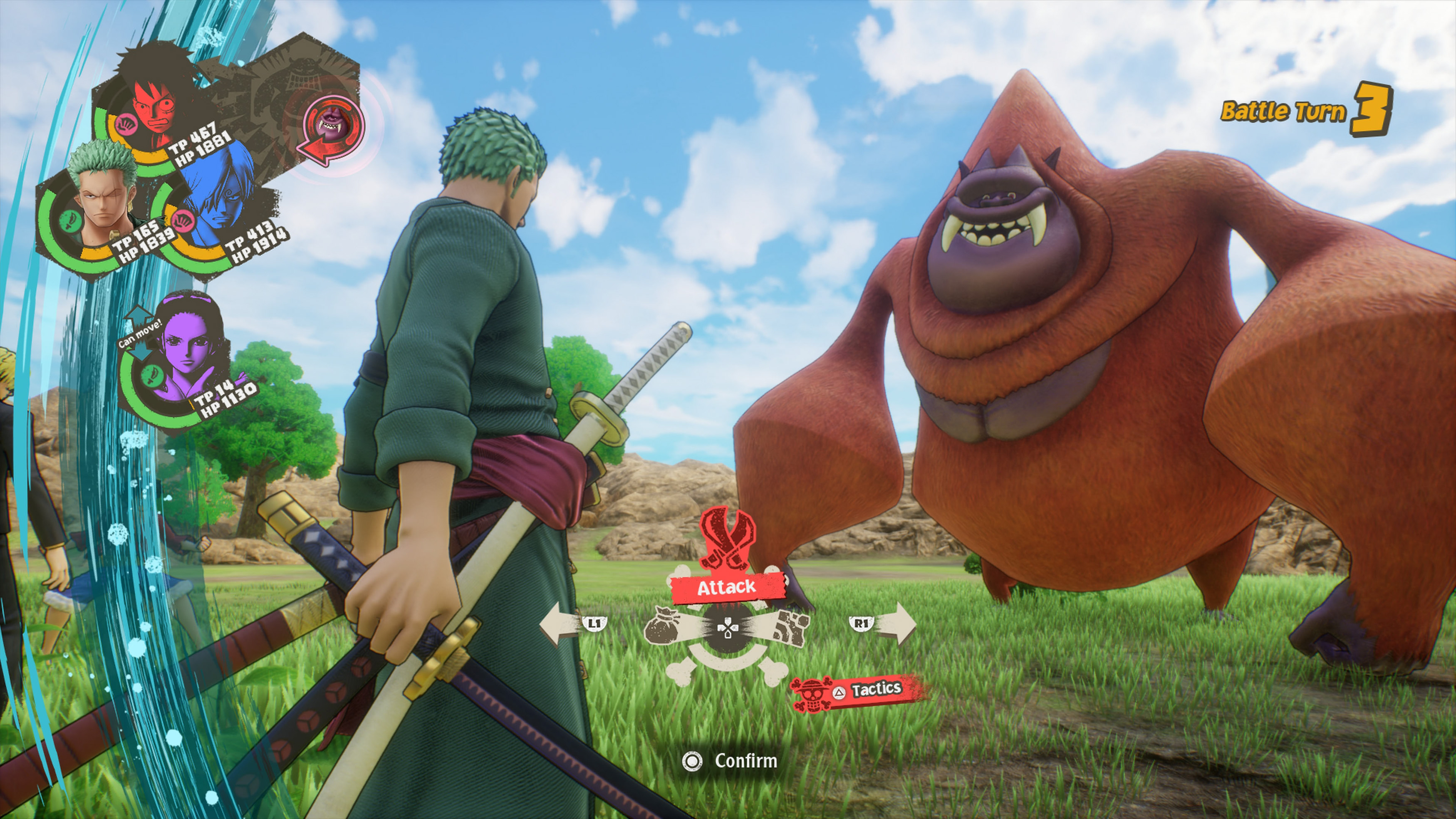Choose the skills command beside the wheel
Image resolution: width=1456 pixels, height=819 pixels.
tap(790, 626)
